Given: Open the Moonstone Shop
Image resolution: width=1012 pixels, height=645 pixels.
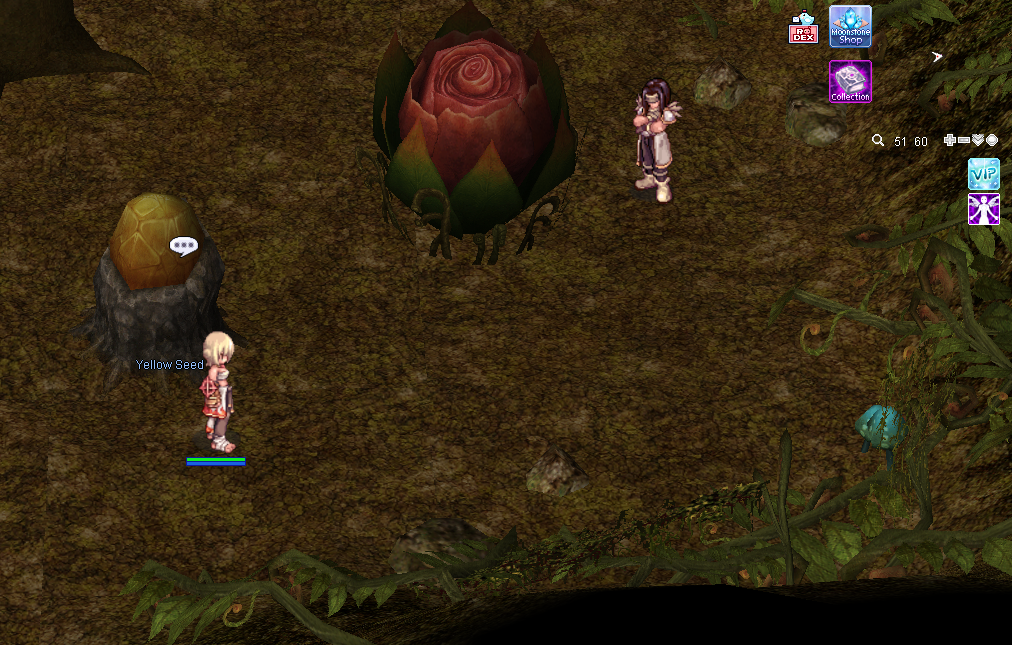Looking at the screenshot, I should coord(850,26).
